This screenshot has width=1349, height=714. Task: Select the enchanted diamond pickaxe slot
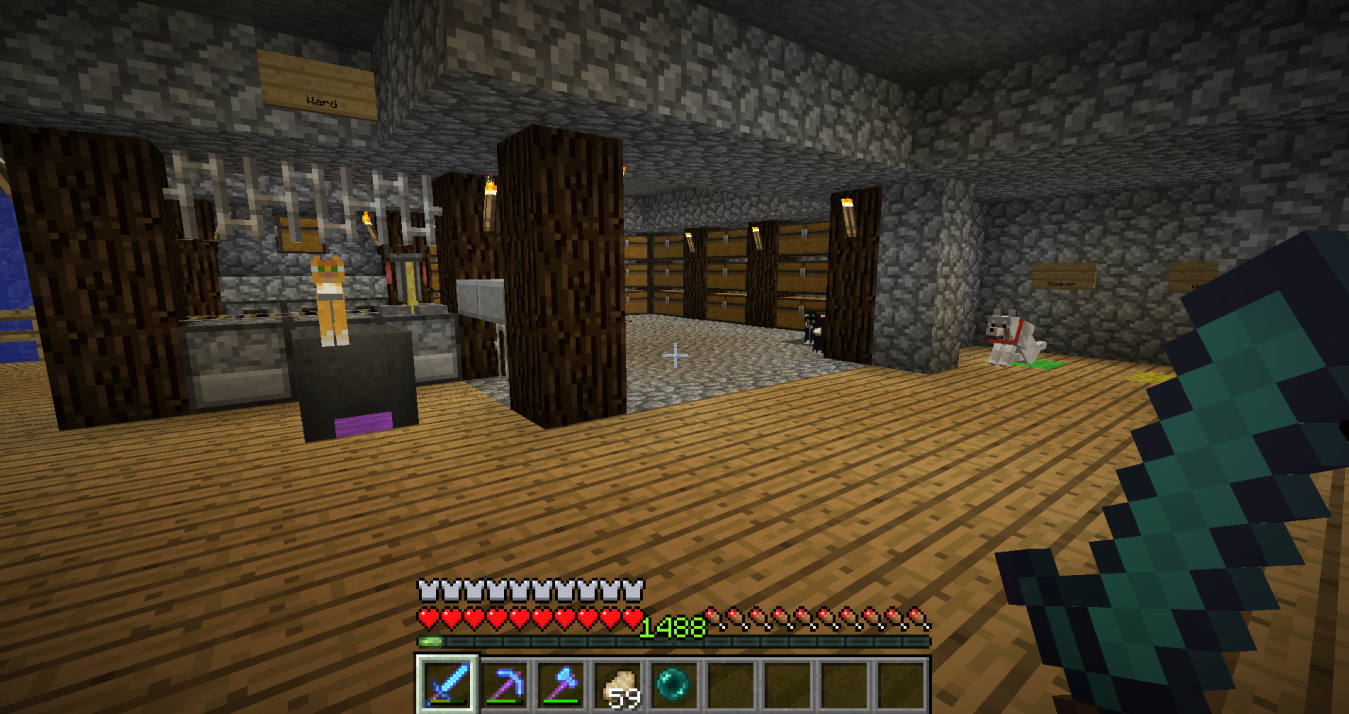pyautogui.click(x=503, y=684)
